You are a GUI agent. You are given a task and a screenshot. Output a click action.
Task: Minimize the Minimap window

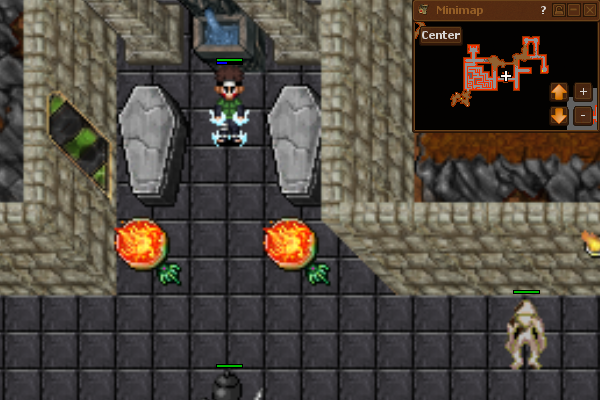point(575,10)
